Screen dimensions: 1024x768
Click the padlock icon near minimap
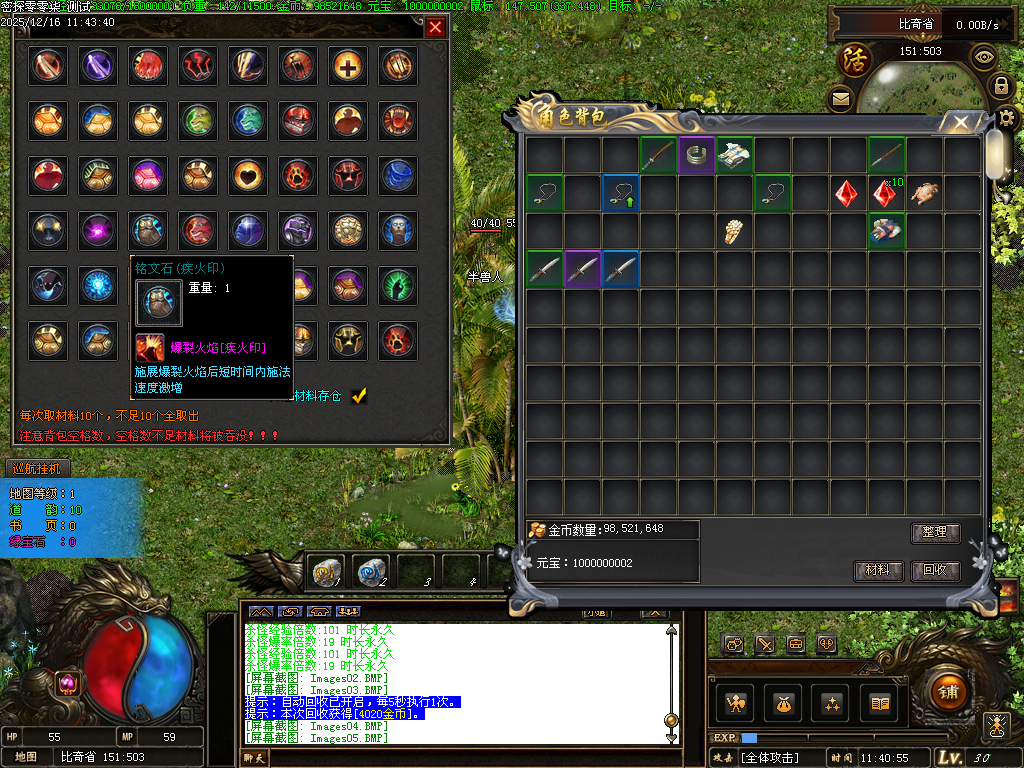click(x=1000, y=86)
